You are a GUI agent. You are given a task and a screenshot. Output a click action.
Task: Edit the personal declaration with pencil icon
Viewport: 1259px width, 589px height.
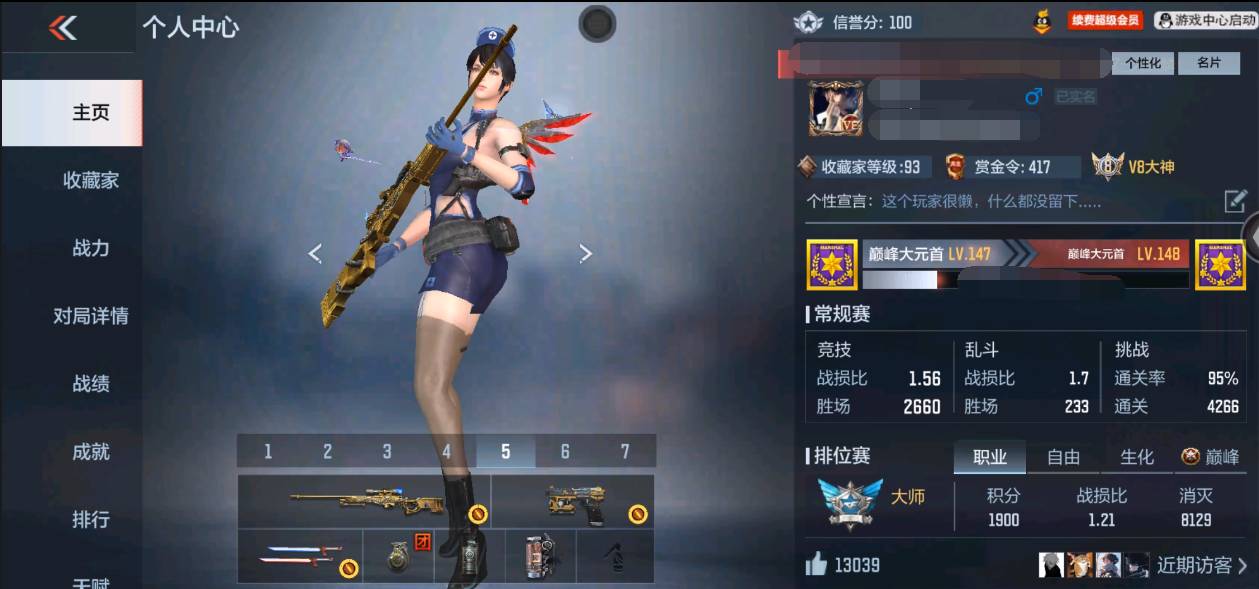[x=1235, y=201]
